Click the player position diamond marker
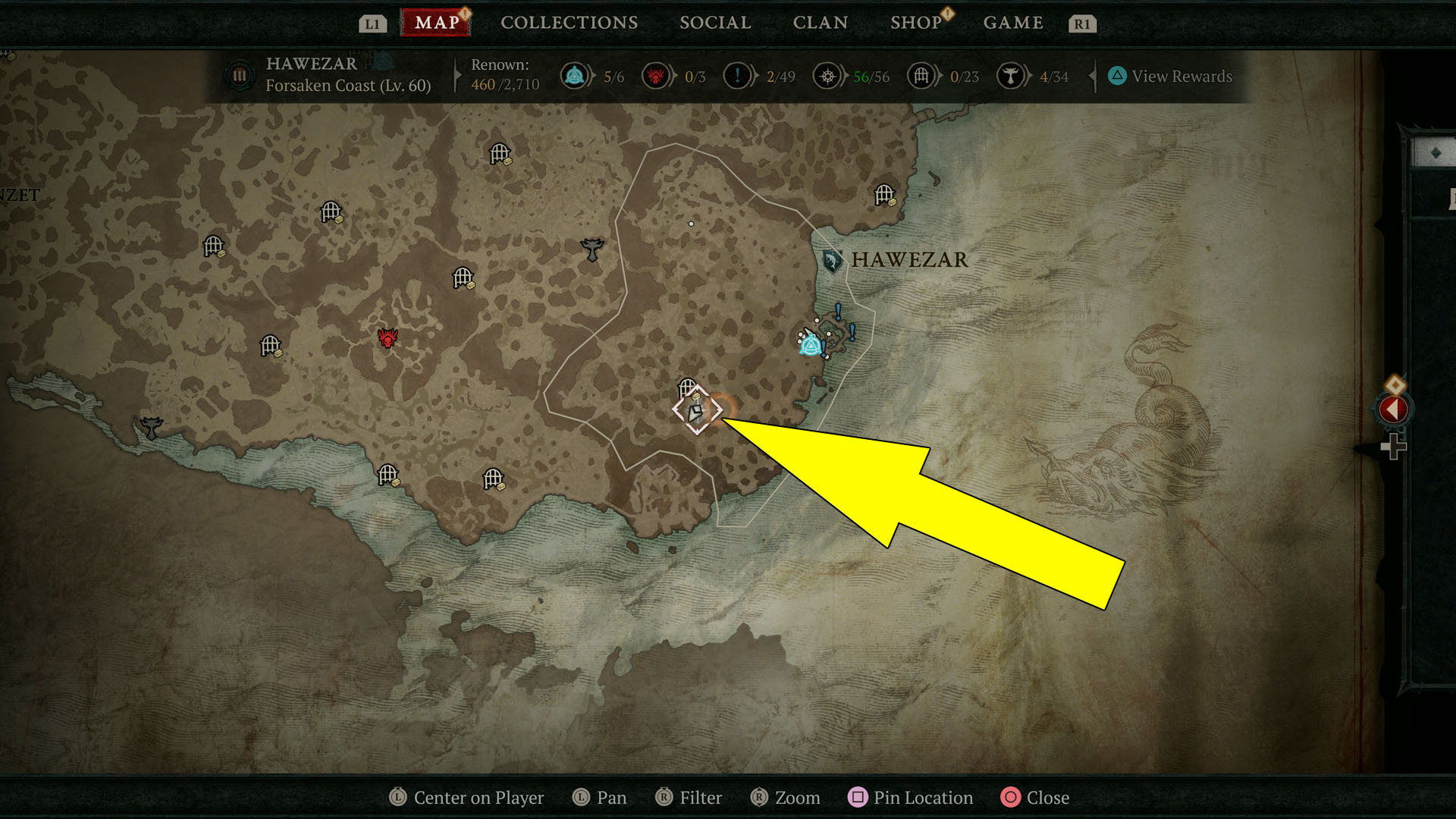 coord(696,411)
